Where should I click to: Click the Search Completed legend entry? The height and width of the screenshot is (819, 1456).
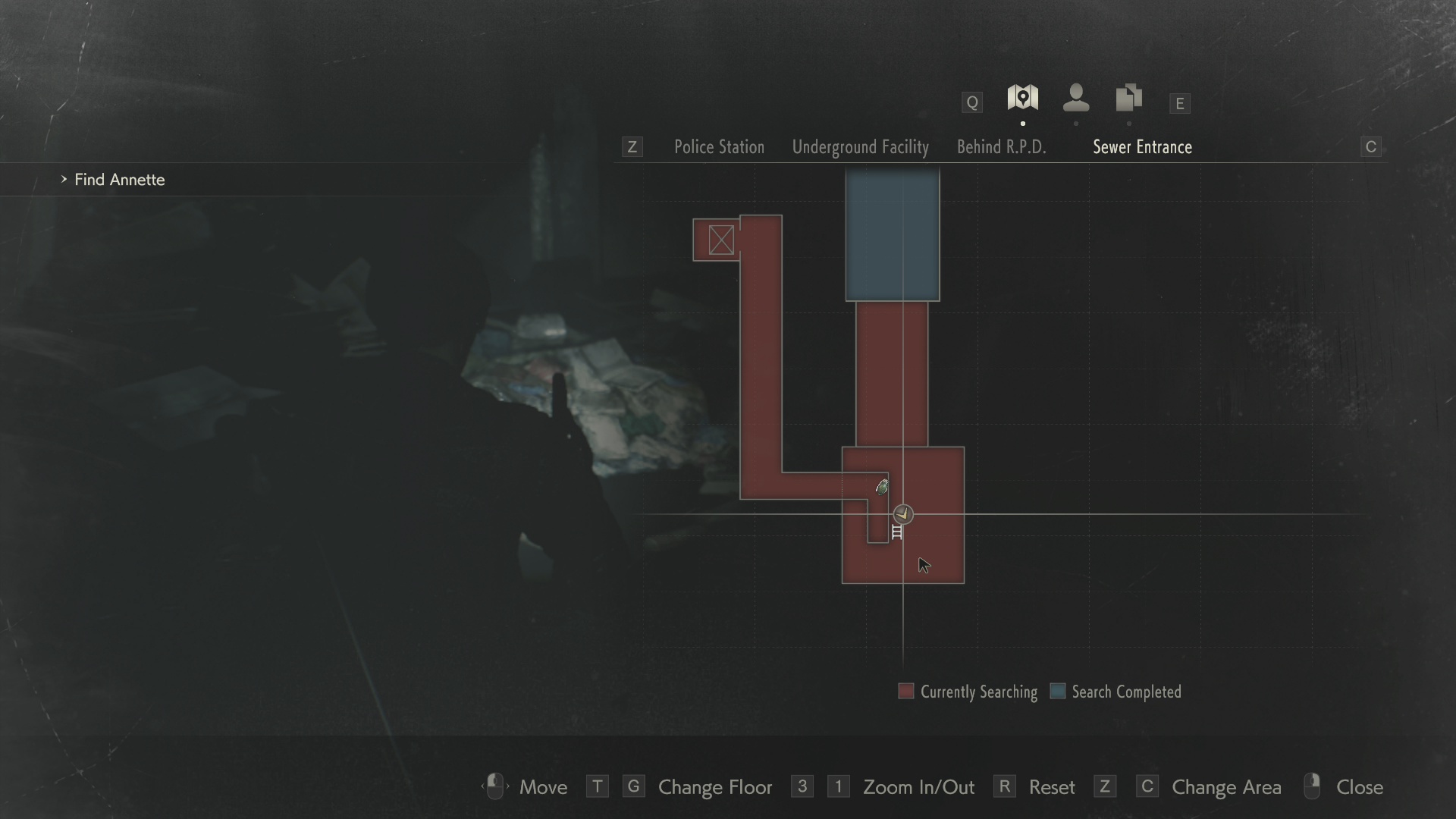1116,692
